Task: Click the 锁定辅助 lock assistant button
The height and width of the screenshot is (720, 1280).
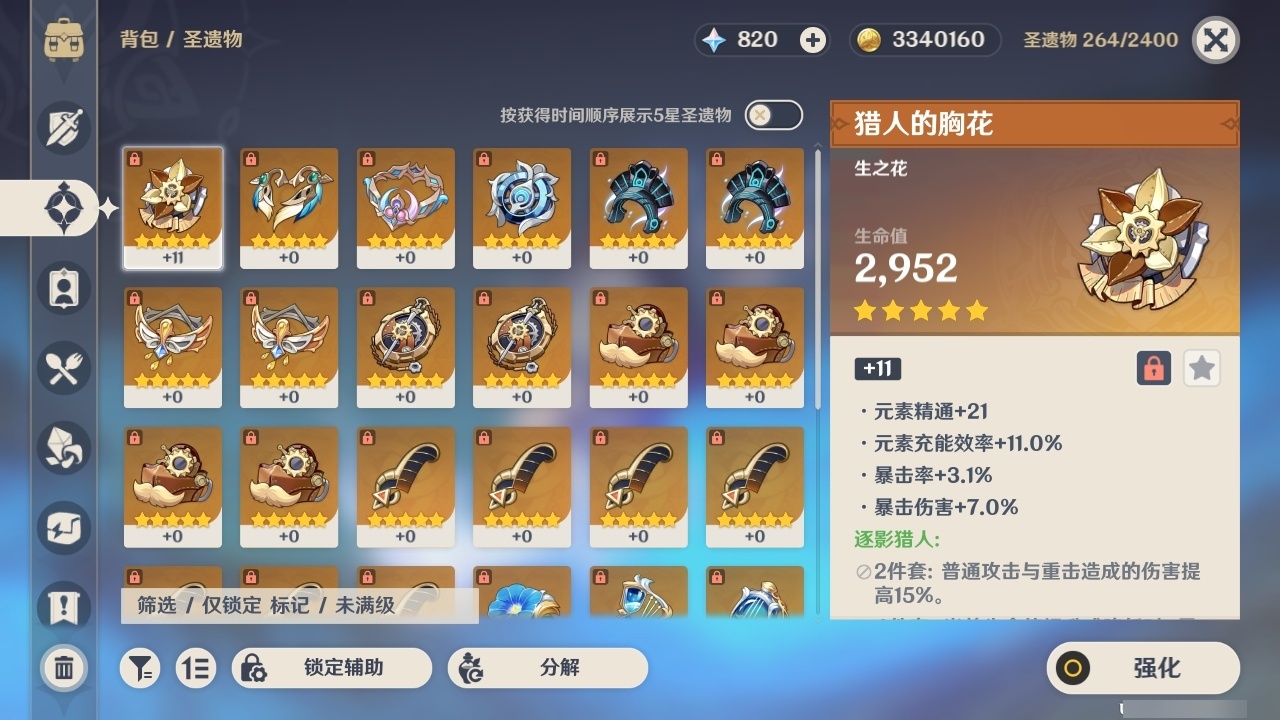Action: (x=330, y=668)
